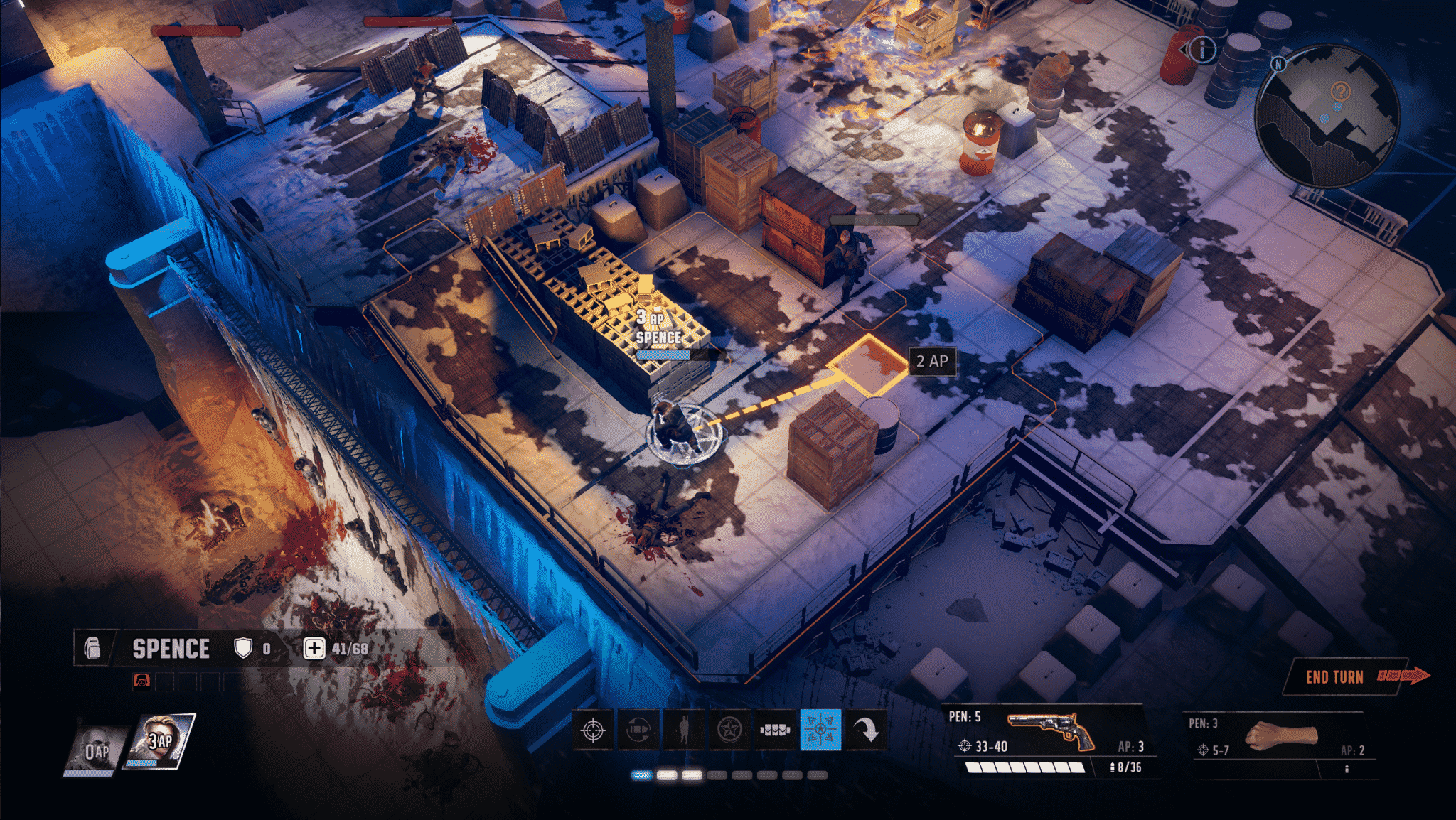
Task: Open the circular minimap
Action: (x=1325, y=117)
